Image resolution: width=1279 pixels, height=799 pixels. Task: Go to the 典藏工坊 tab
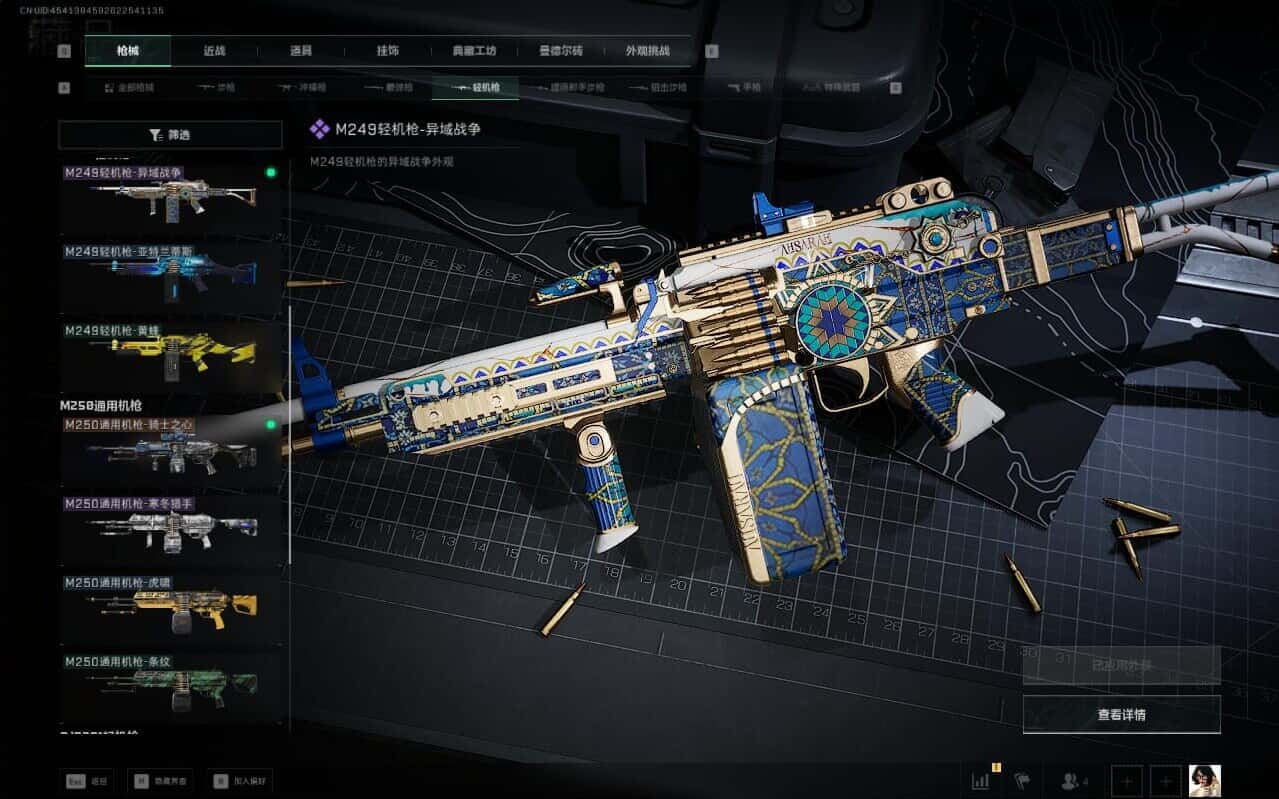pyautogui.click(x=473, y=51)
